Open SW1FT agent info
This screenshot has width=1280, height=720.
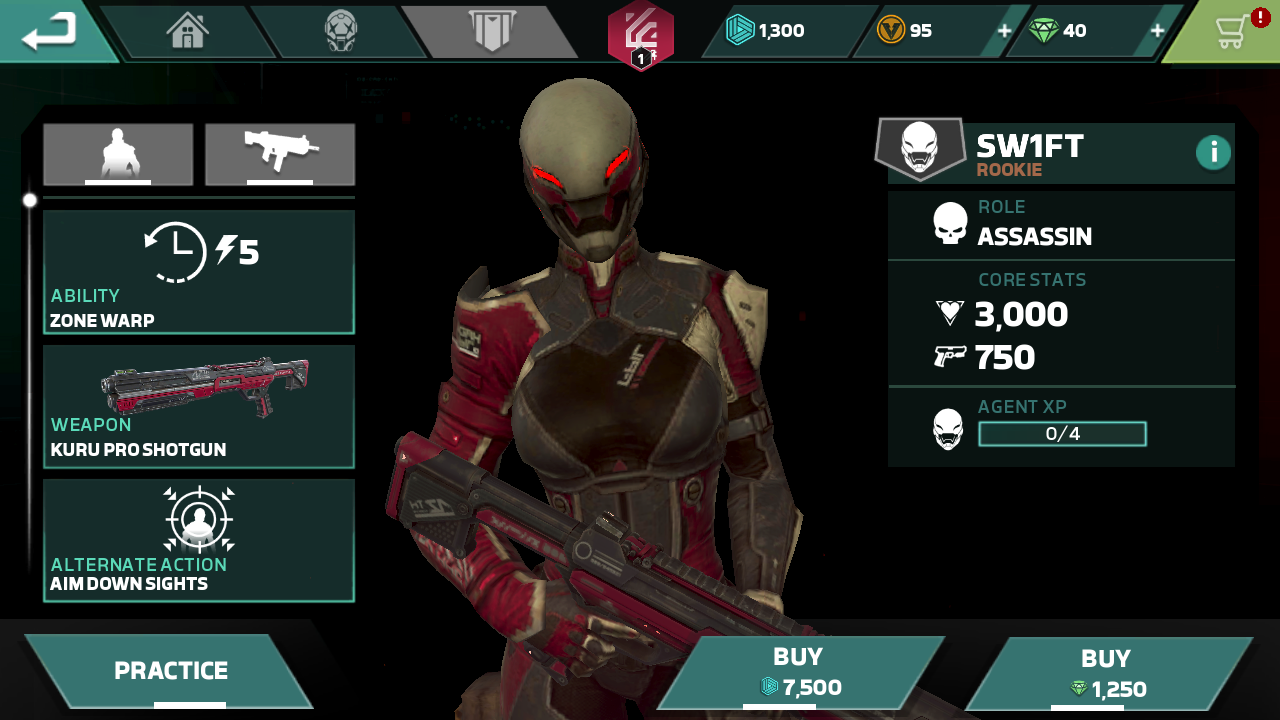click(x=1213, y=152)
